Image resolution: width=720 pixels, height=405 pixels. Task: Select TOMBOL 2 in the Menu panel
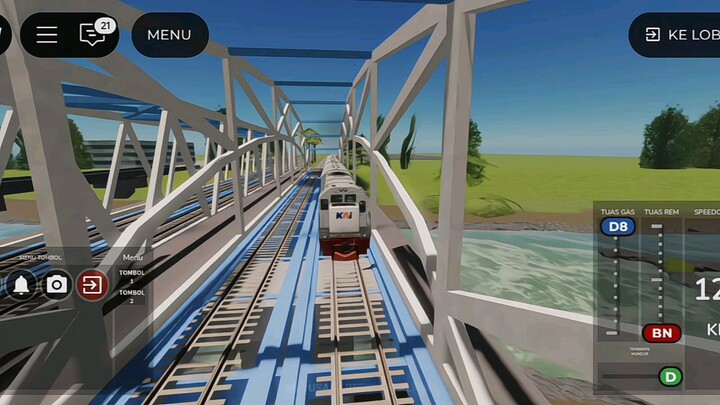click(x=132, y=296)
